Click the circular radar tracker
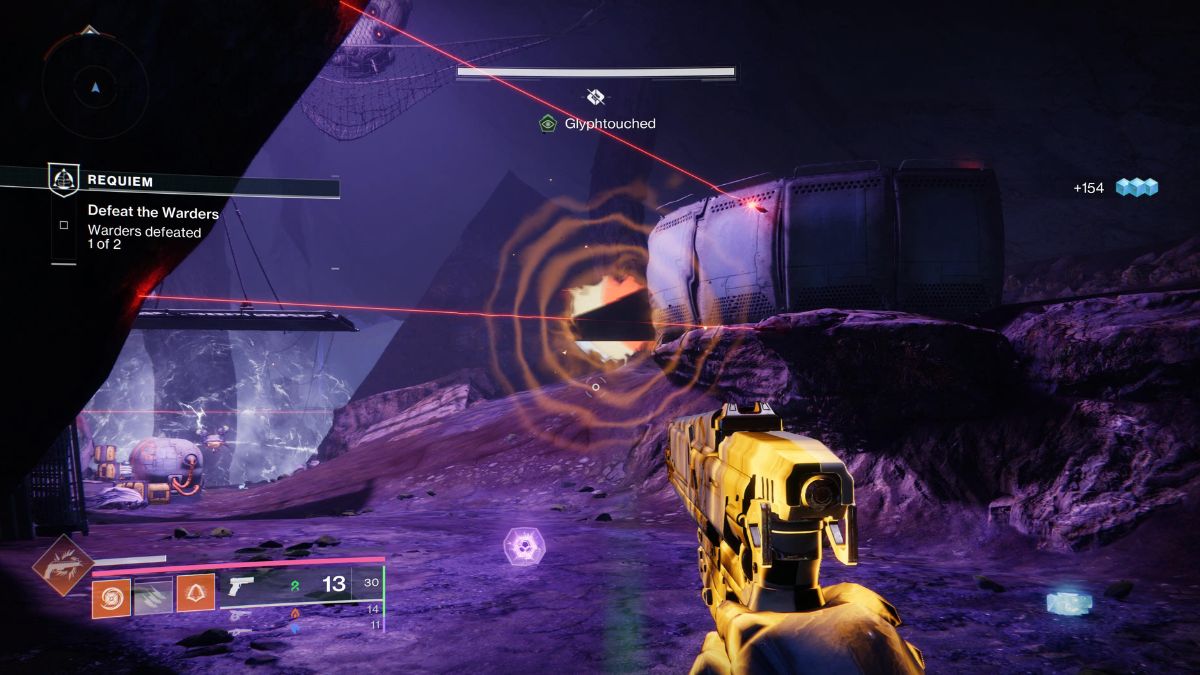 click(96, 88)
